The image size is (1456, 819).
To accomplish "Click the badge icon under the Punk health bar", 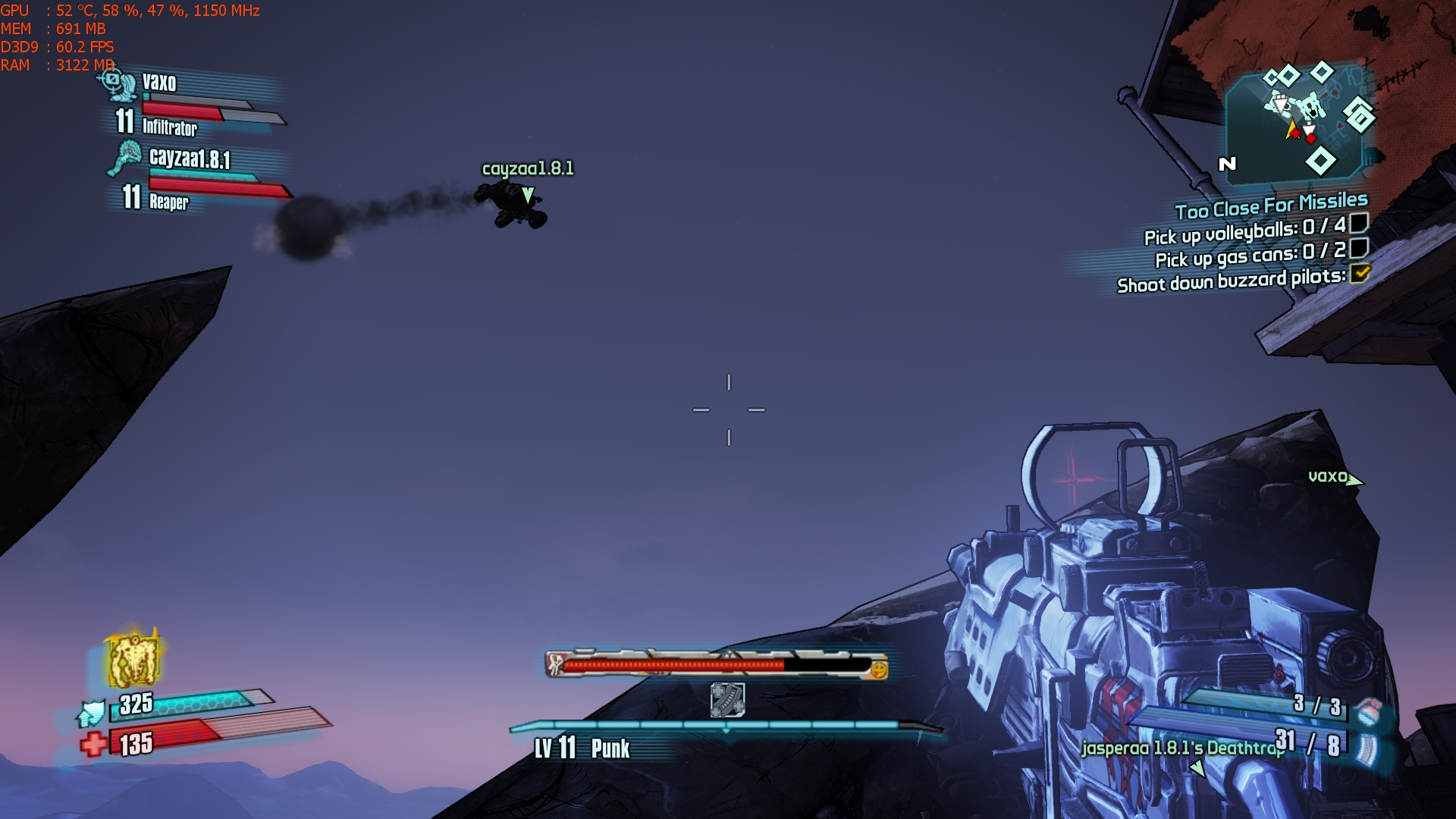I will click(727, 699).
